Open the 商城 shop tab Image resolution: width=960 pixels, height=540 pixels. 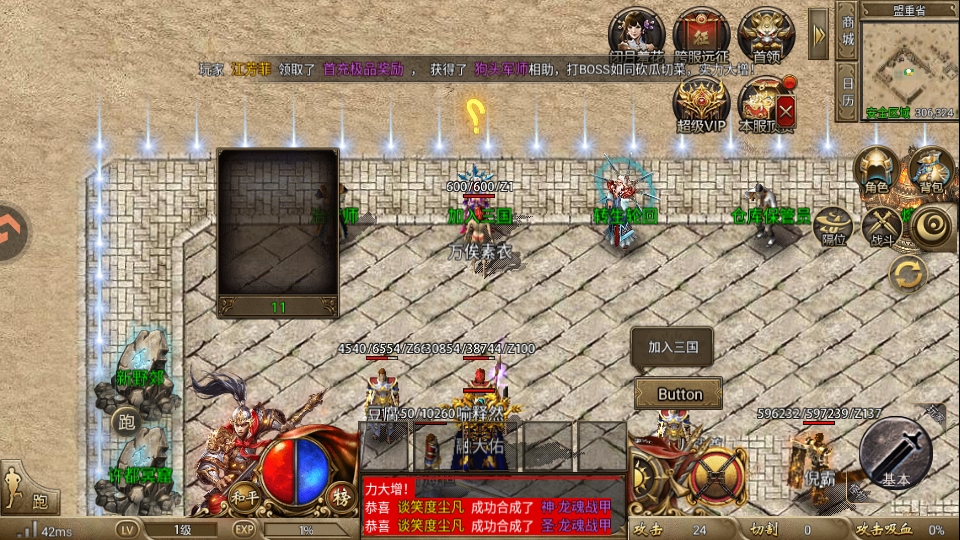pos(847,34)
